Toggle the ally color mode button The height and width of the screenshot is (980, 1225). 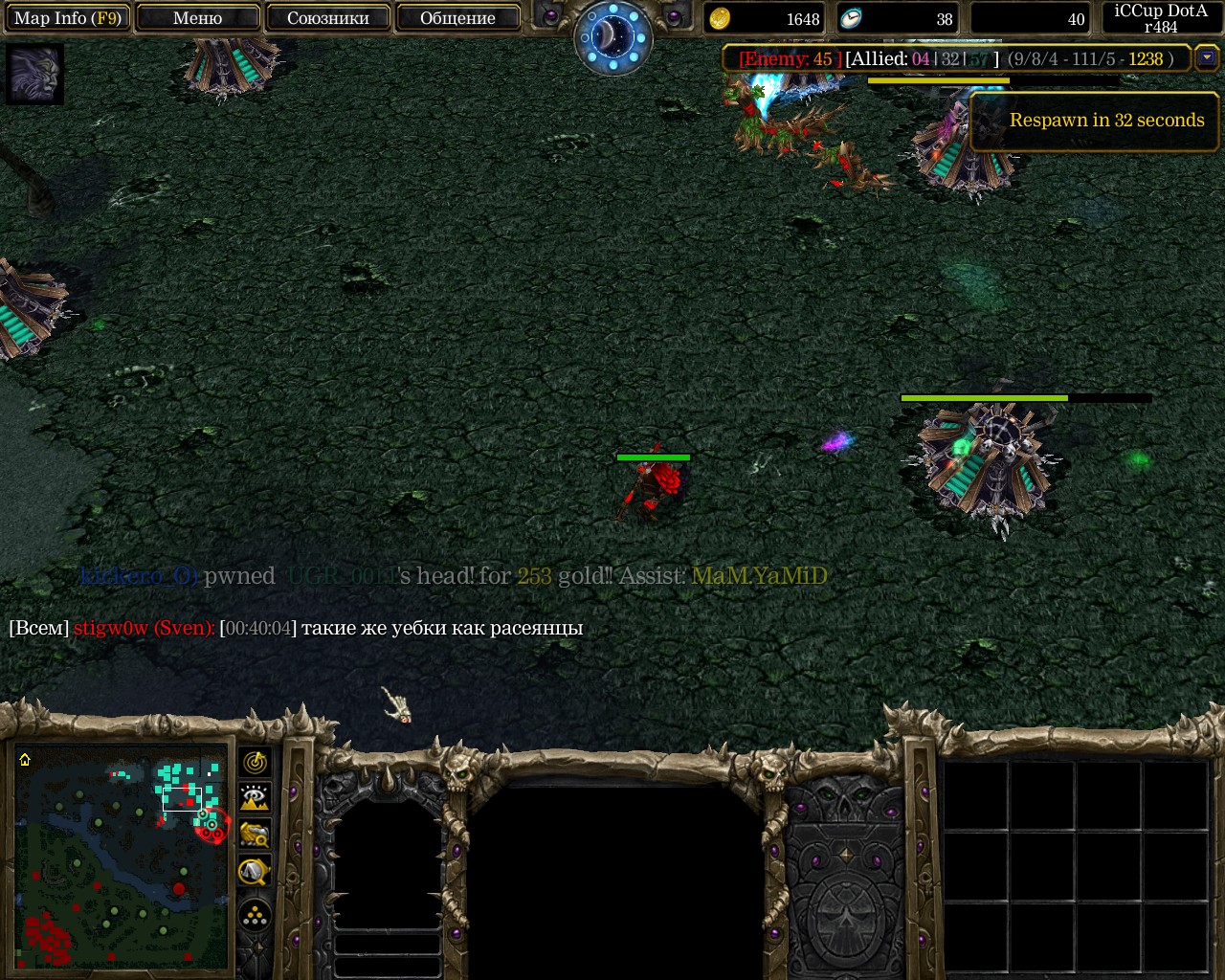[255, 835]
